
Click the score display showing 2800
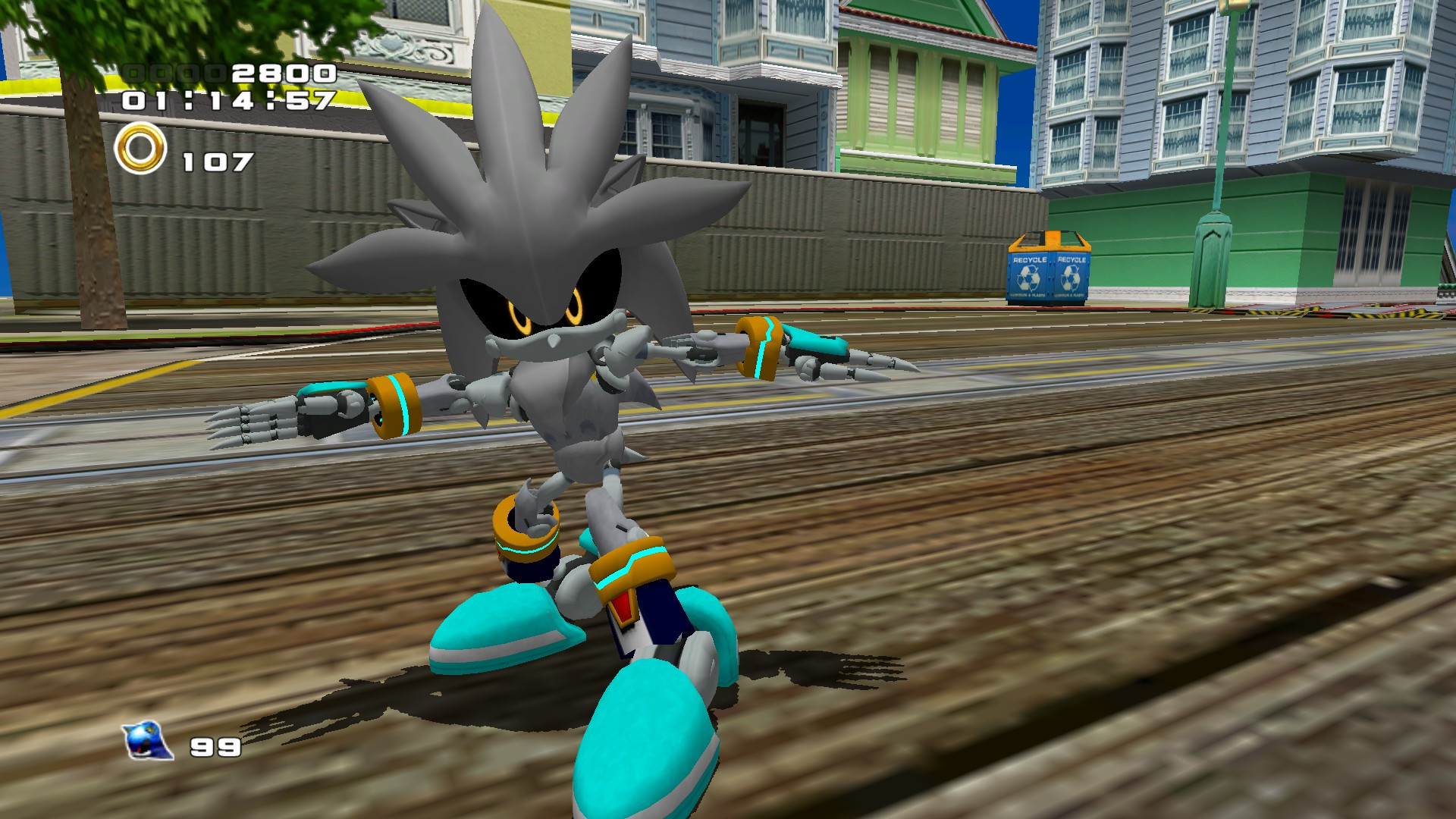(x=281, y=75)
